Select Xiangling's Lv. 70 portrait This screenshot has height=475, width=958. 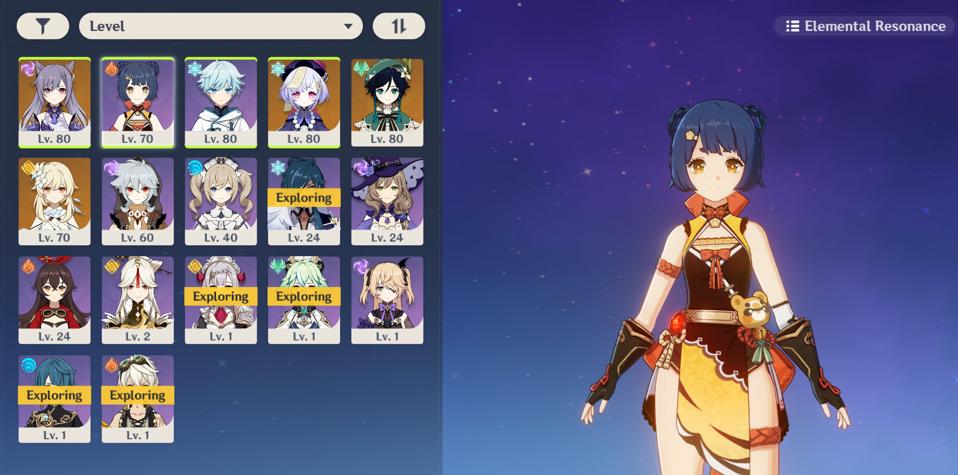(138, 101)
